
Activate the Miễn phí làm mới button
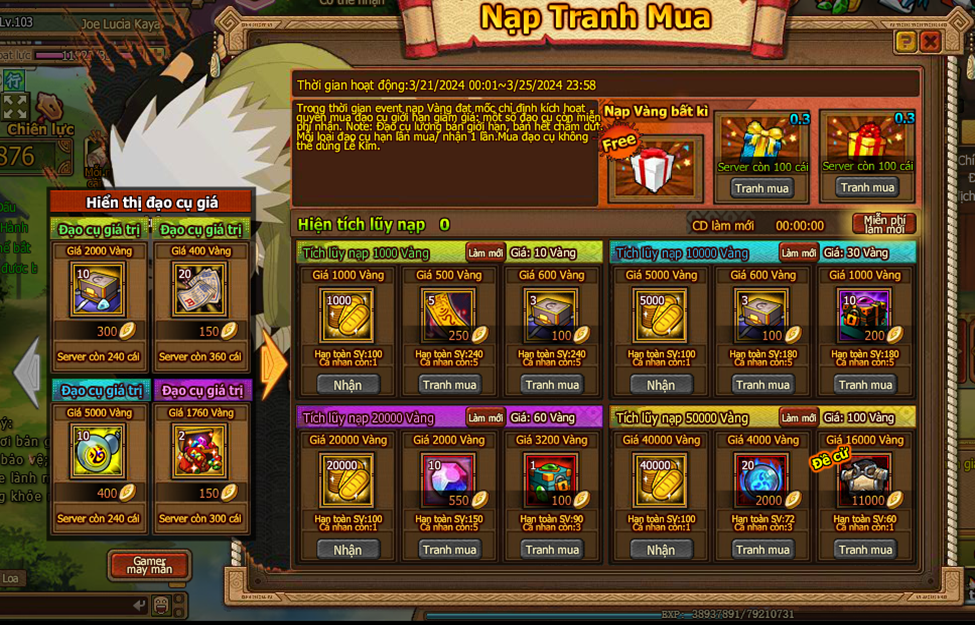click(x=884, y=224)
